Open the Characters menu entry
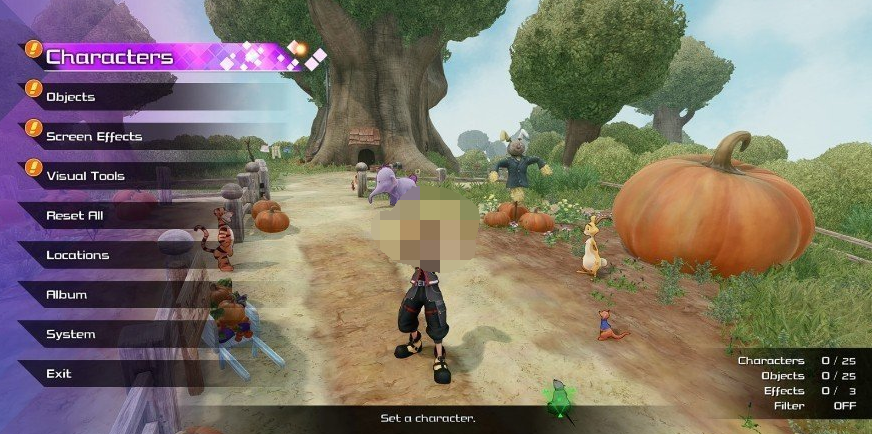This screenshot has width=872, height=434. tap(110, 57)
